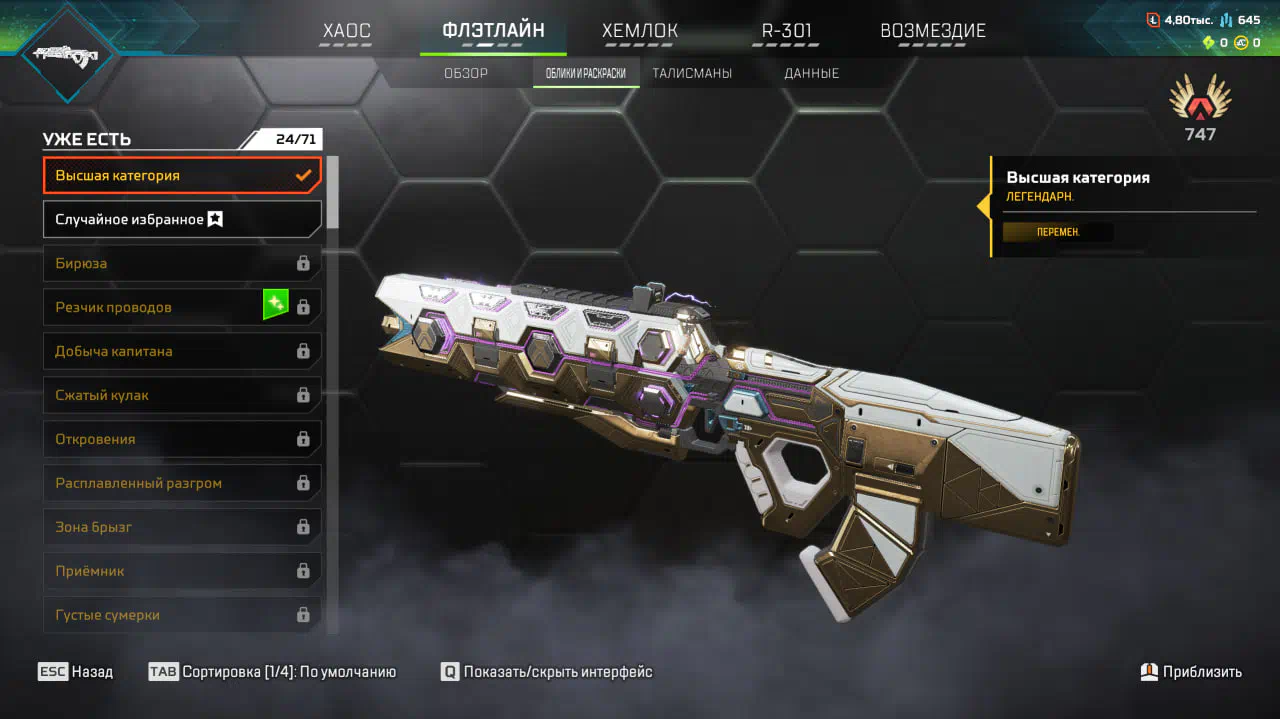Select the ХЕМЛОК weapon tab

[640, 31]
